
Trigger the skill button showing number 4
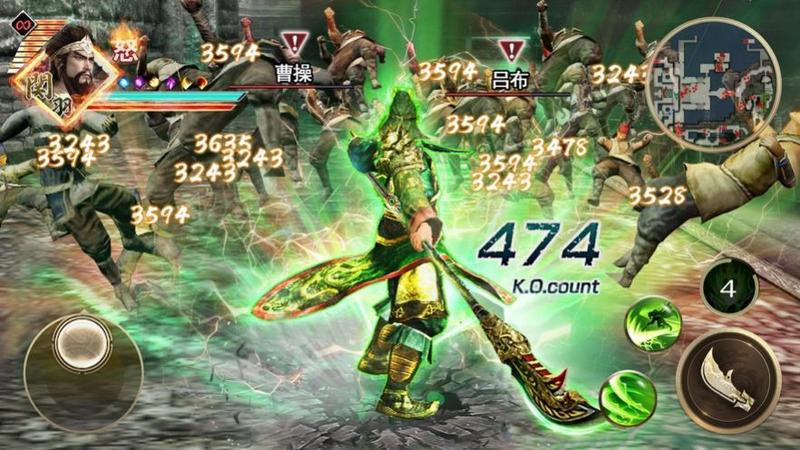pos(729,289)
